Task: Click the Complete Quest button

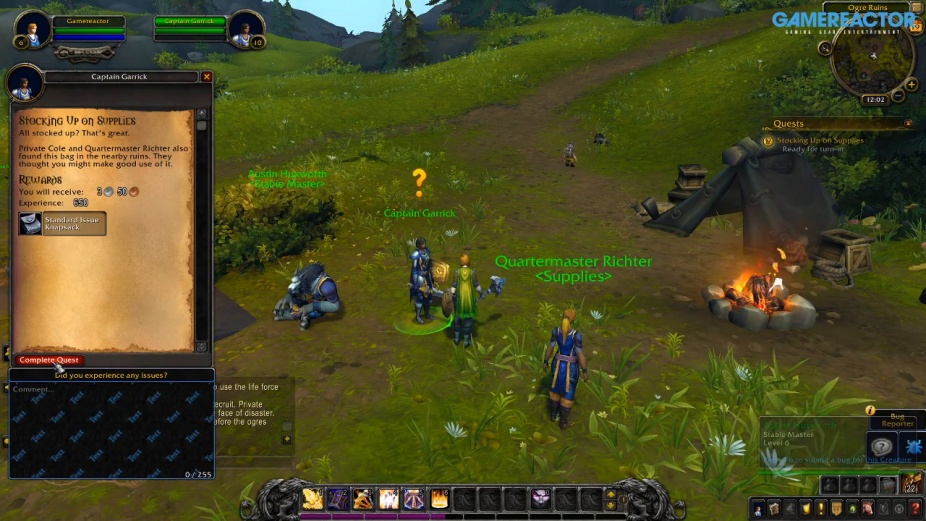Action: tap(49, 360)
